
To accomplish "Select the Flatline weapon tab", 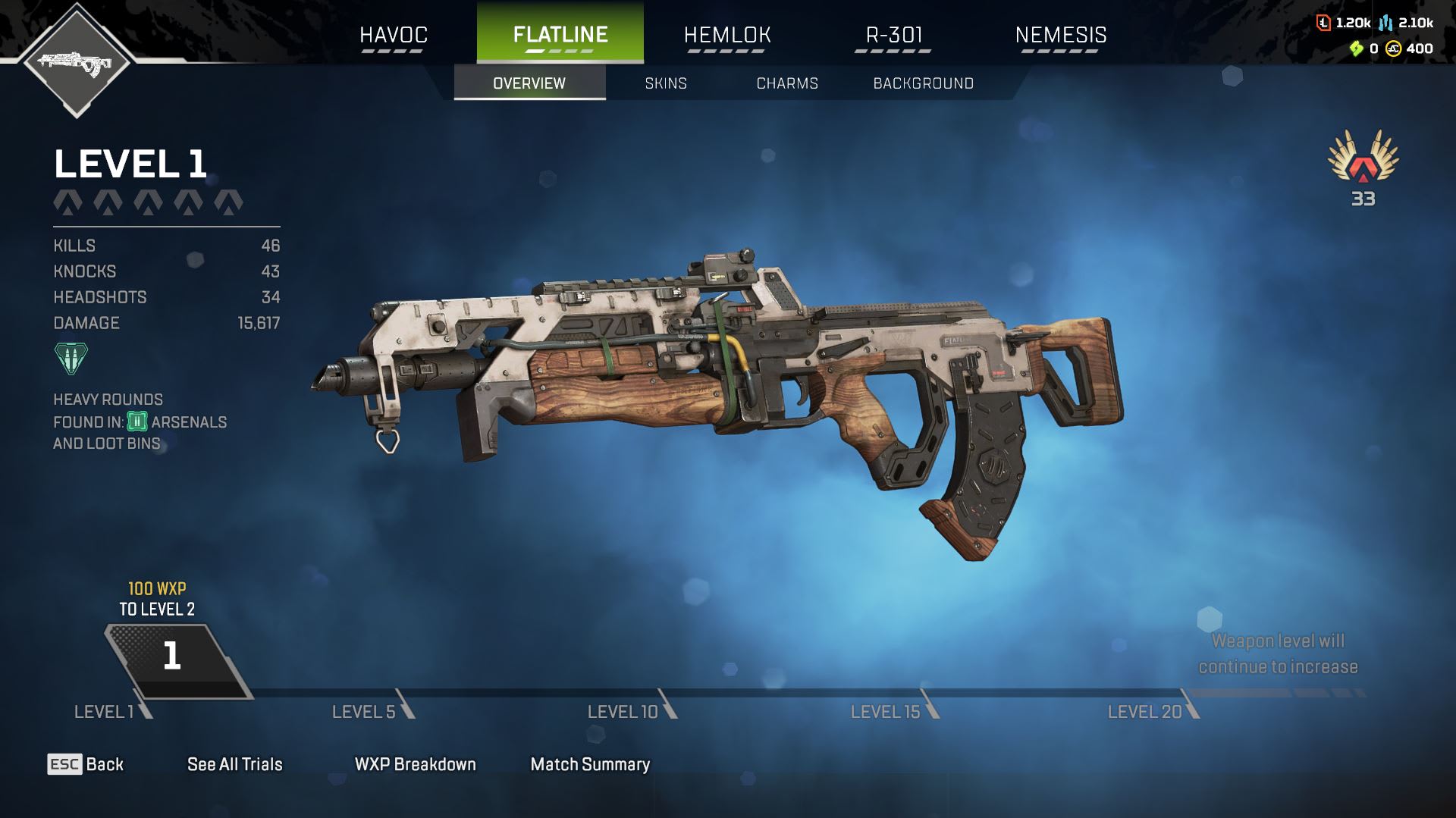I will click(x=560, y=35).
